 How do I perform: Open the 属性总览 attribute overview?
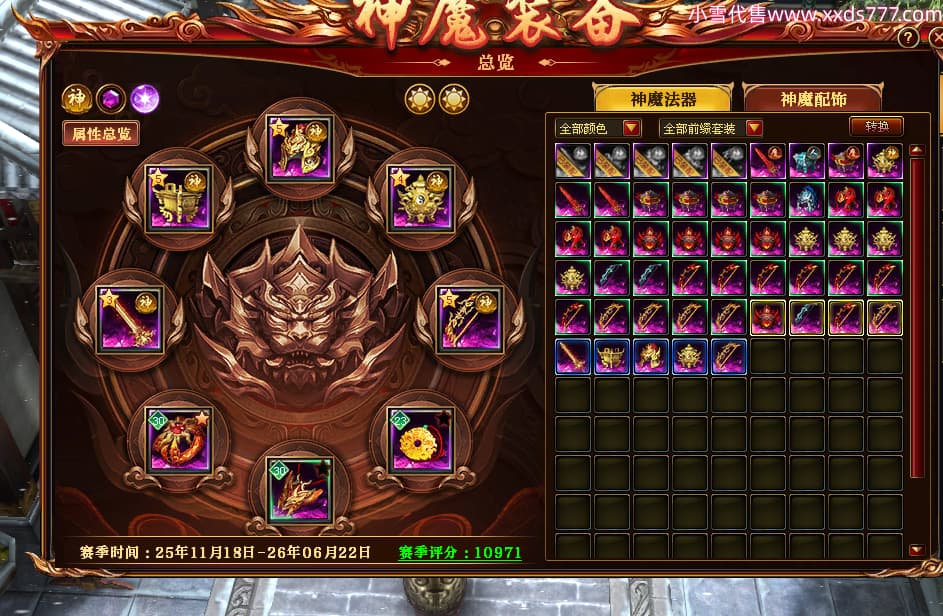100,133
